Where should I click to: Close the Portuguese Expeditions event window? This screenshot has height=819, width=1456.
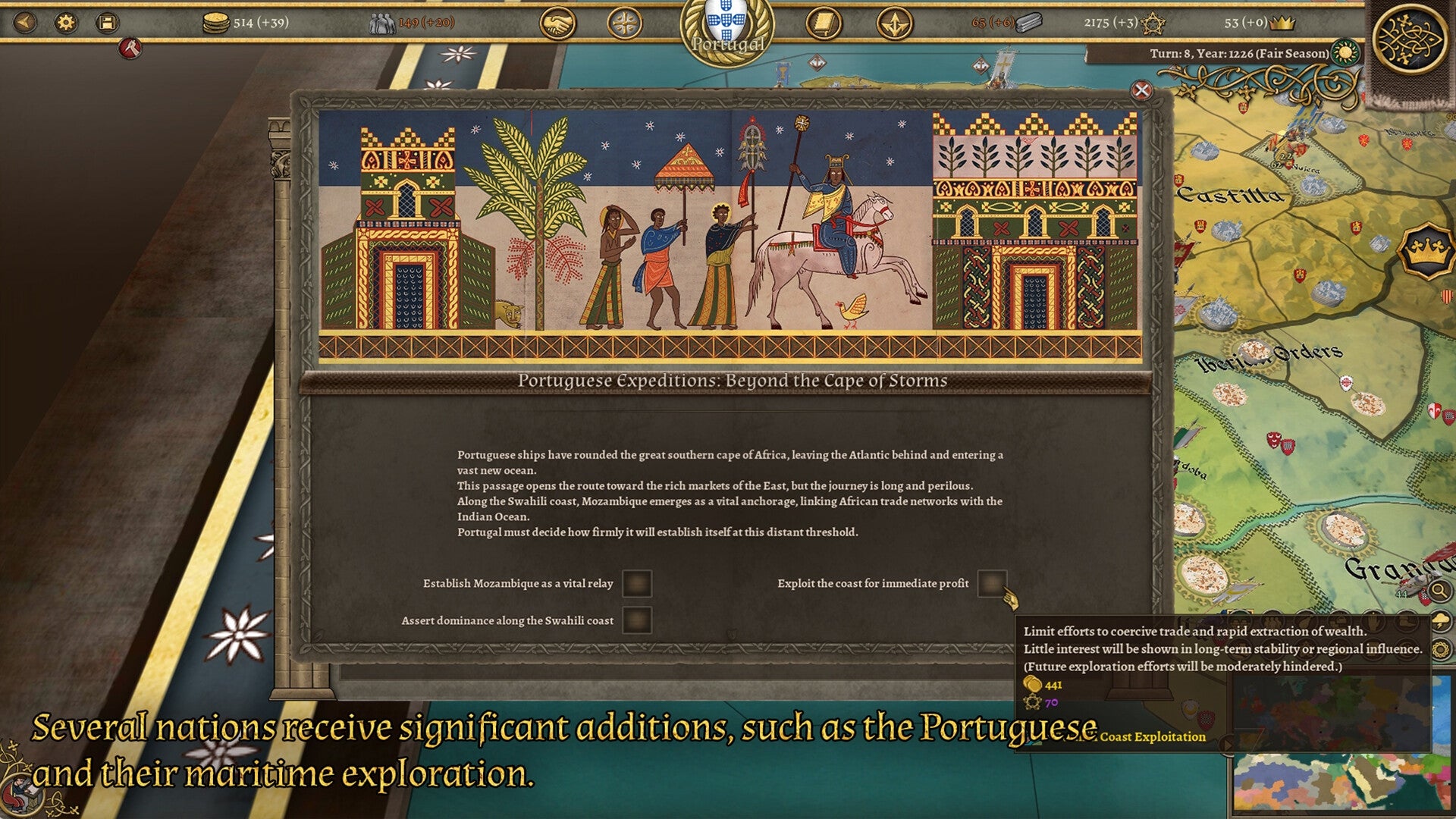1140,91
